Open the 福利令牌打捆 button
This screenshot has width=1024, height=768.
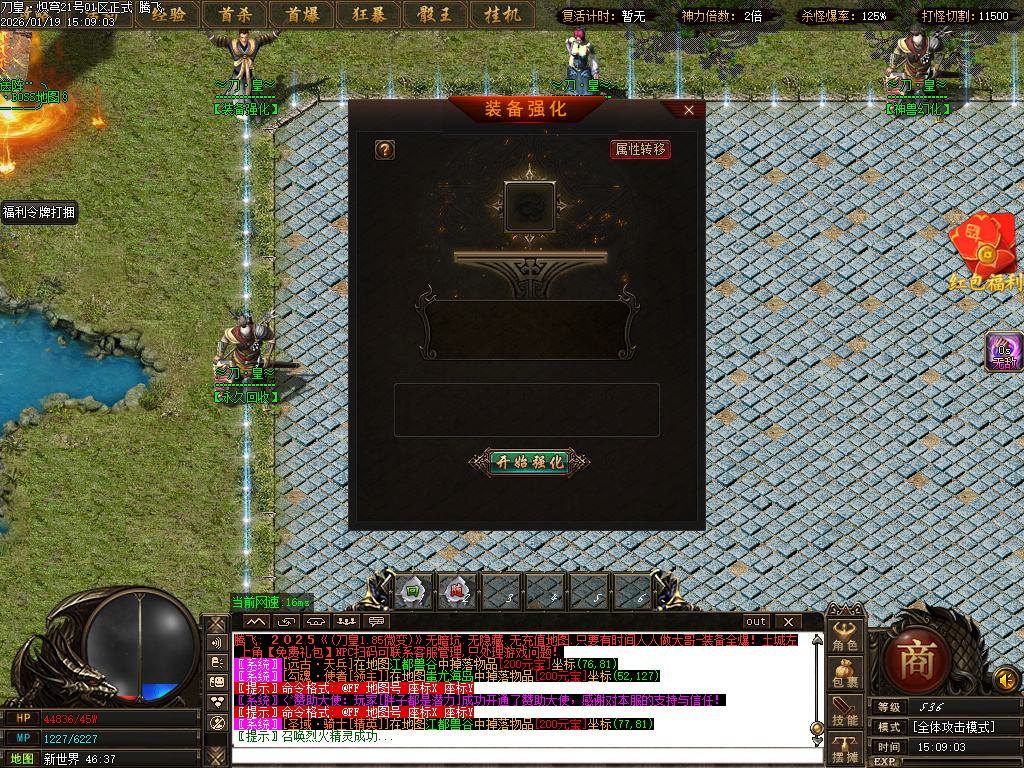39,212
